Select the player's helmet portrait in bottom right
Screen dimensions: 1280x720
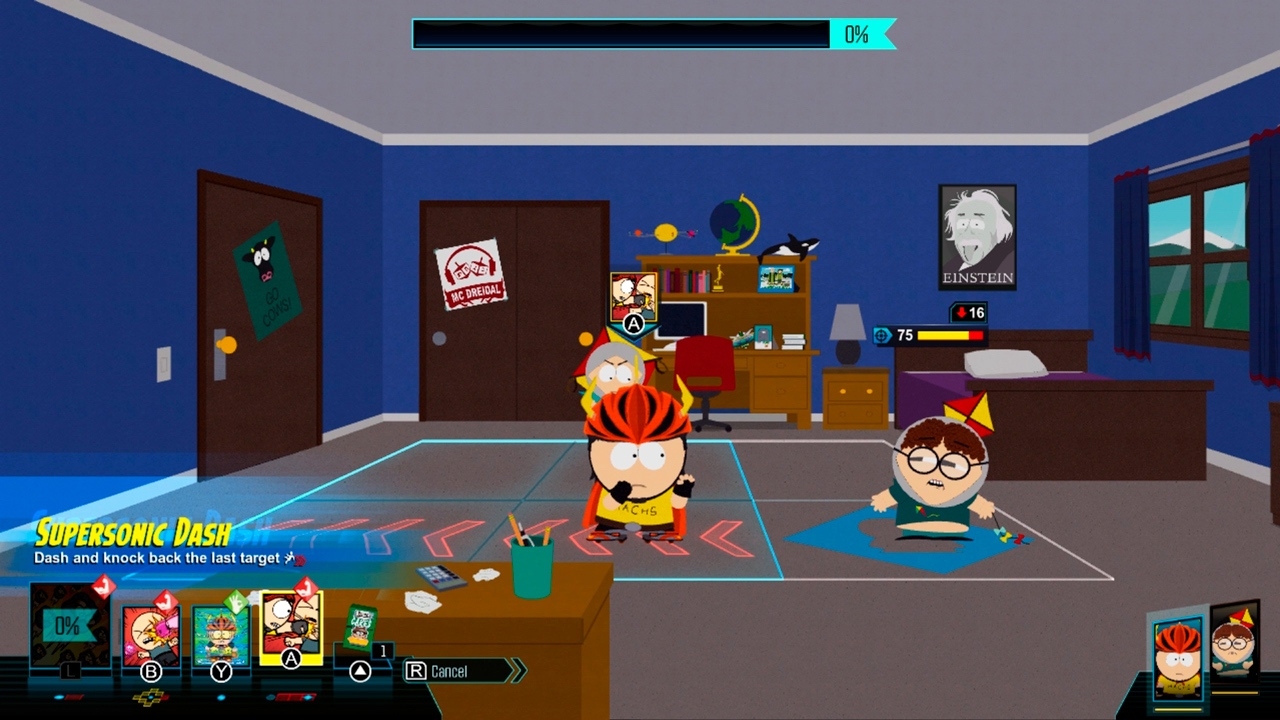[1178, 655]
